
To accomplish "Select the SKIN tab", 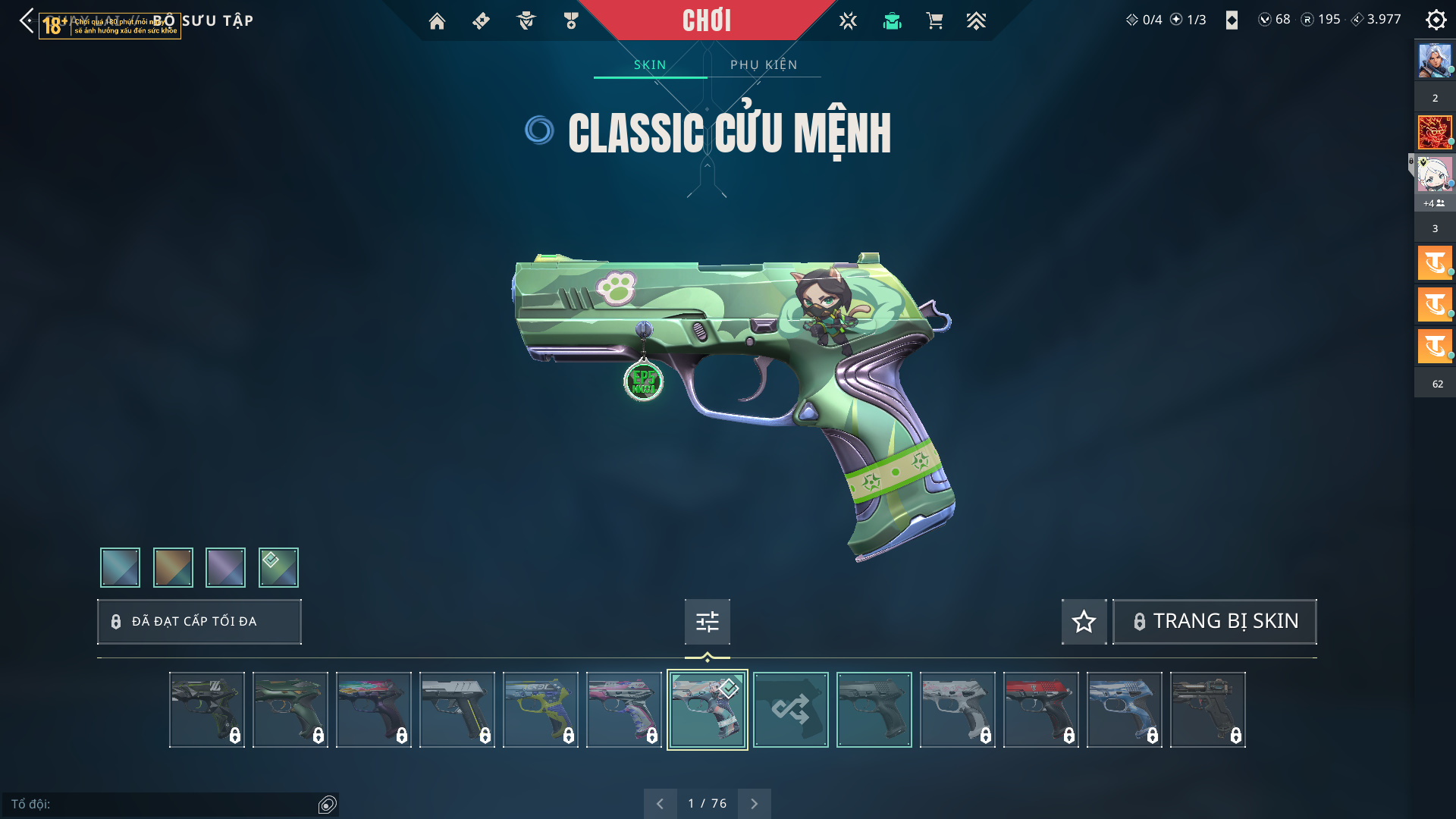I will click(x=650, y=64).
